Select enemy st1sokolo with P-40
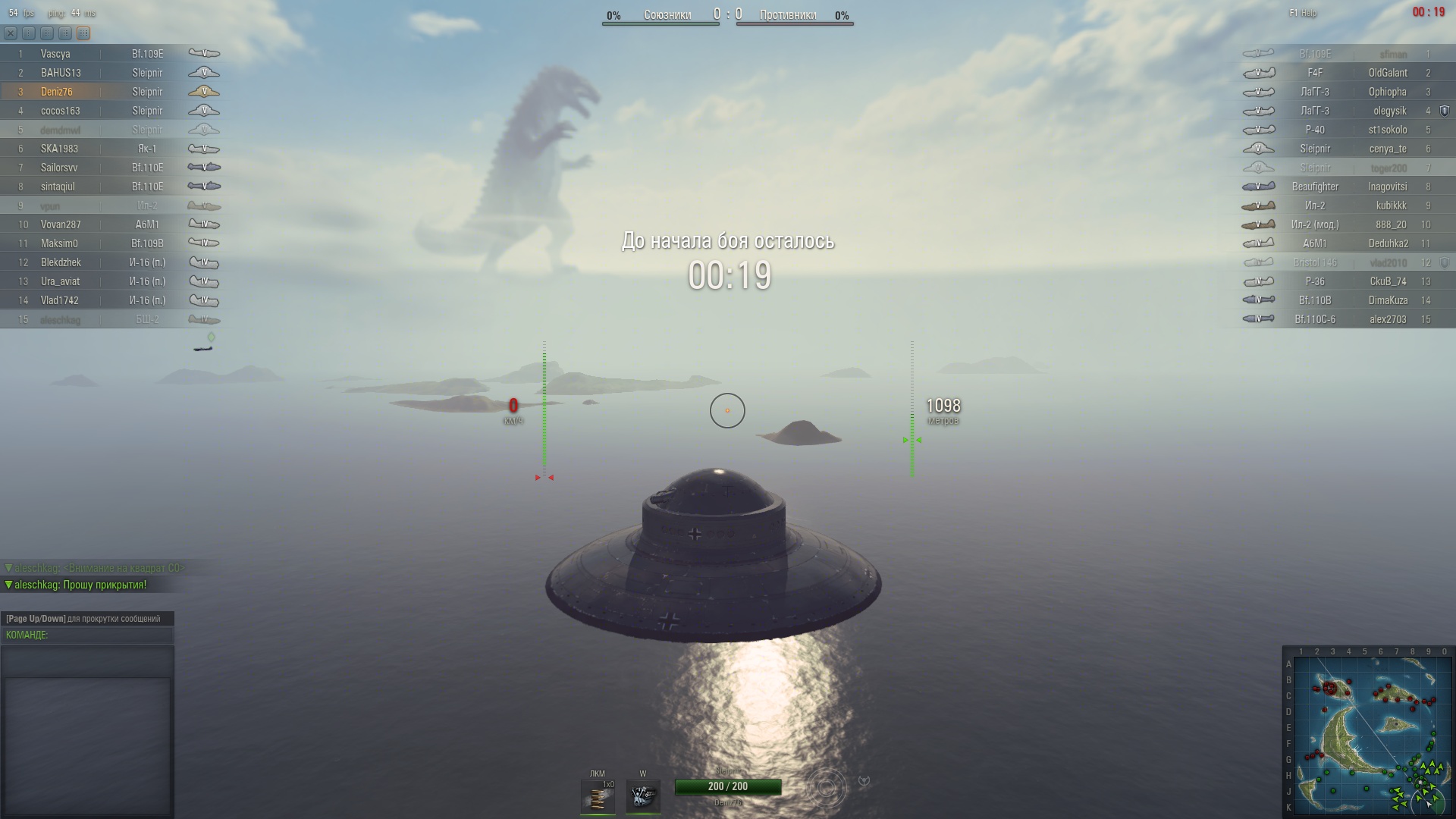This screenshot has height=819, width=1456. [x=1387, y=130]
